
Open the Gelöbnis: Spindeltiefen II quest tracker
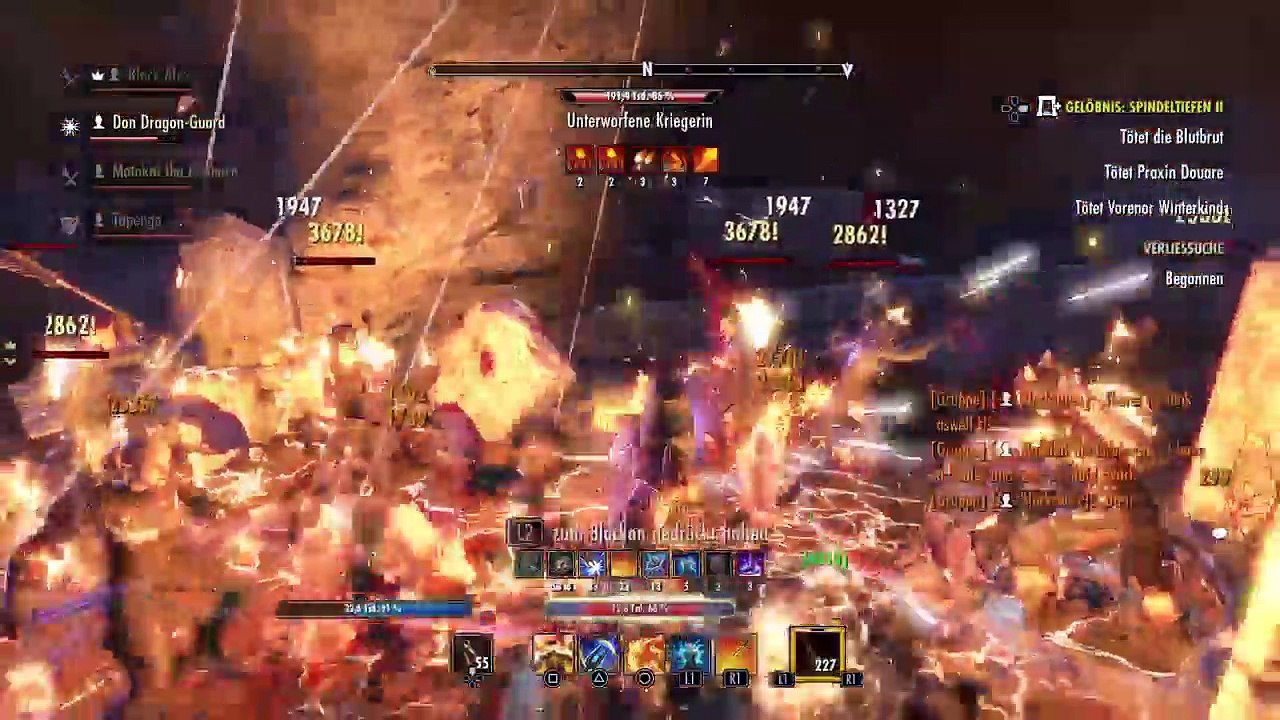click(x=1143, y=106)
